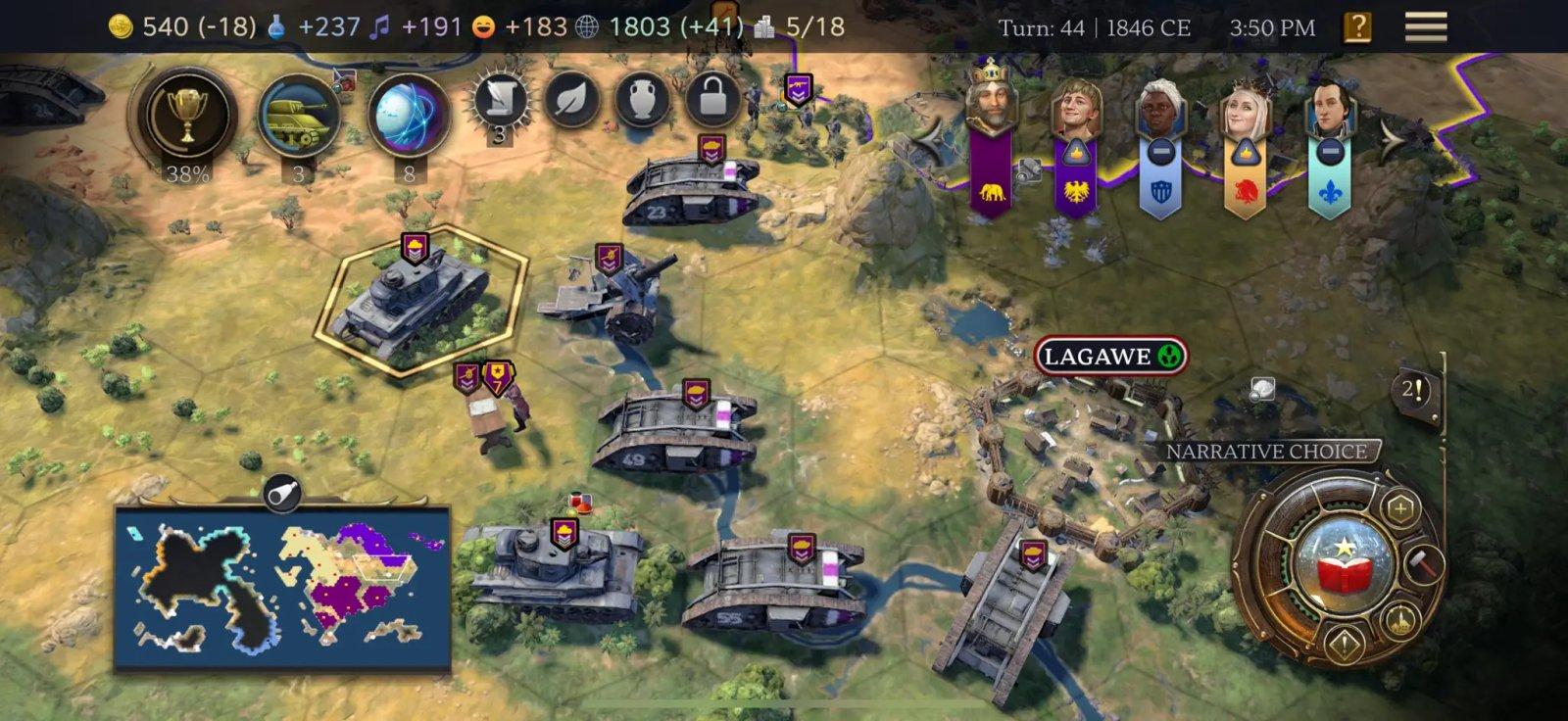Click the plus icon on the turn wheel
This screenshot has width=1568, height=721.
point(1398,507)
